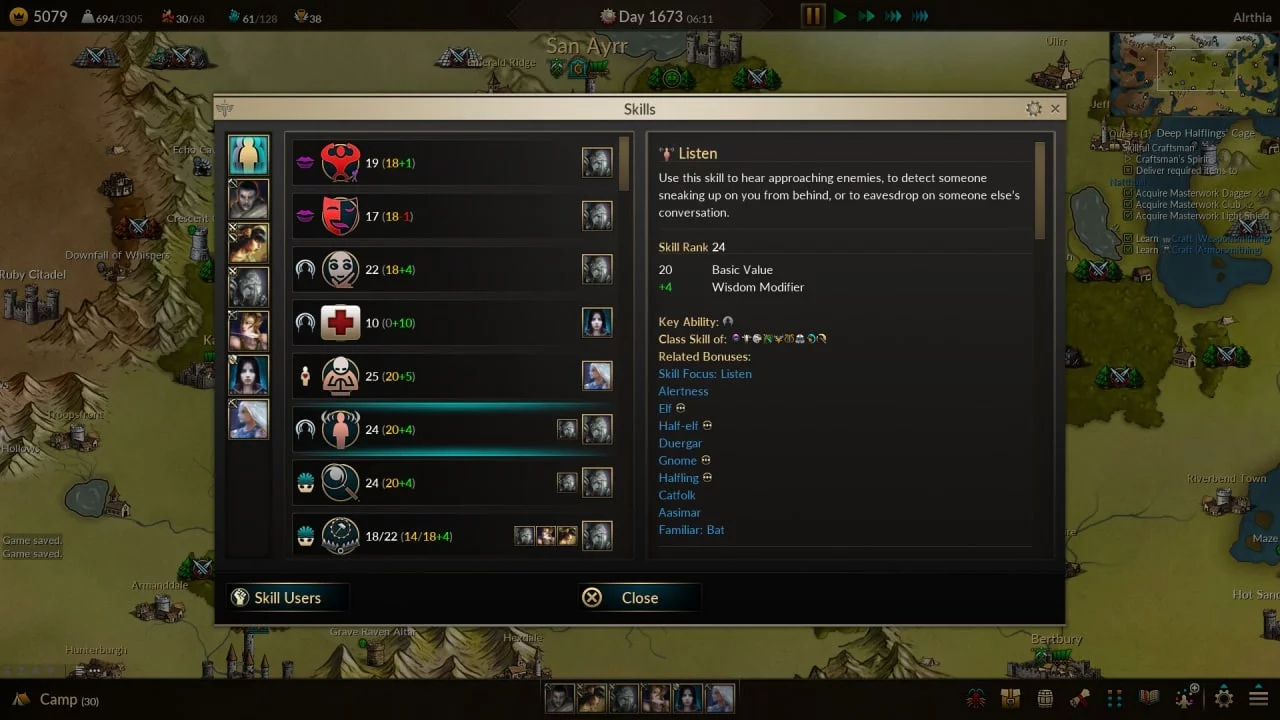Pause the game with the pause button
Image resolution: width=1280 pixels, height=720 pixels.
coord(813,16)
